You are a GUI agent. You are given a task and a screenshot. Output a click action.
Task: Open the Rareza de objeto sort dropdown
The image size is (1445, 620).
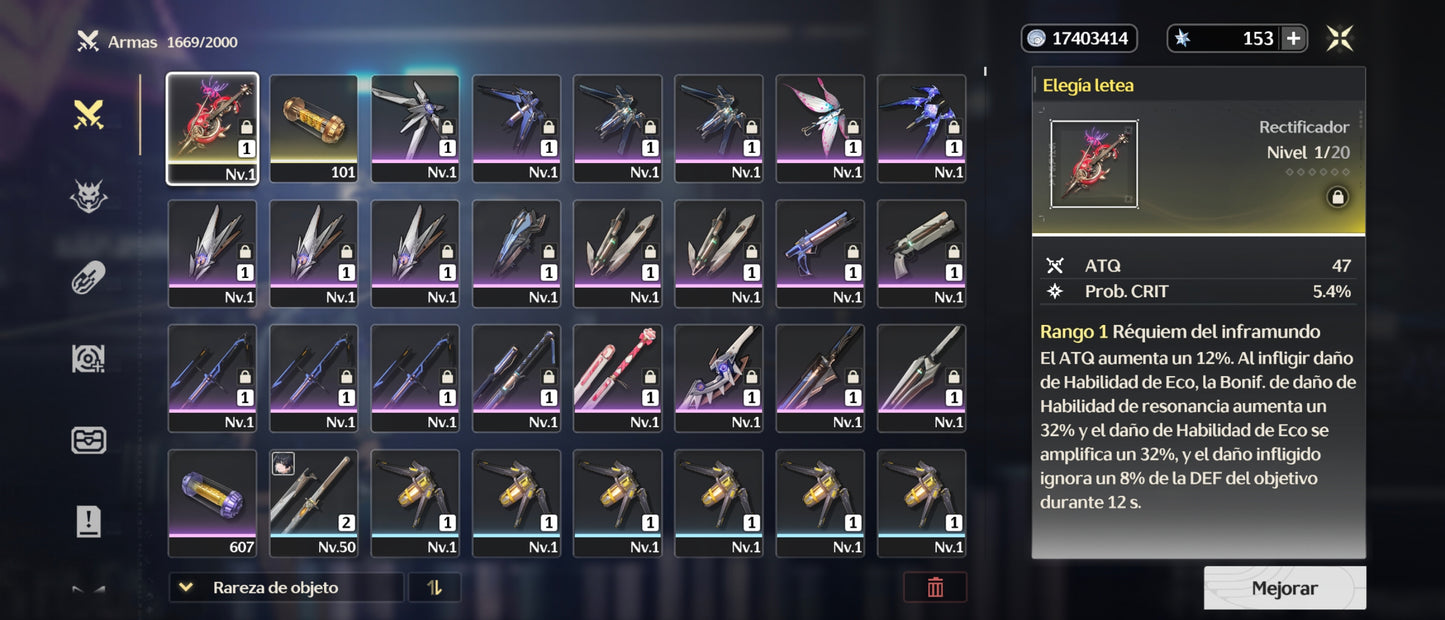[286, 588]
